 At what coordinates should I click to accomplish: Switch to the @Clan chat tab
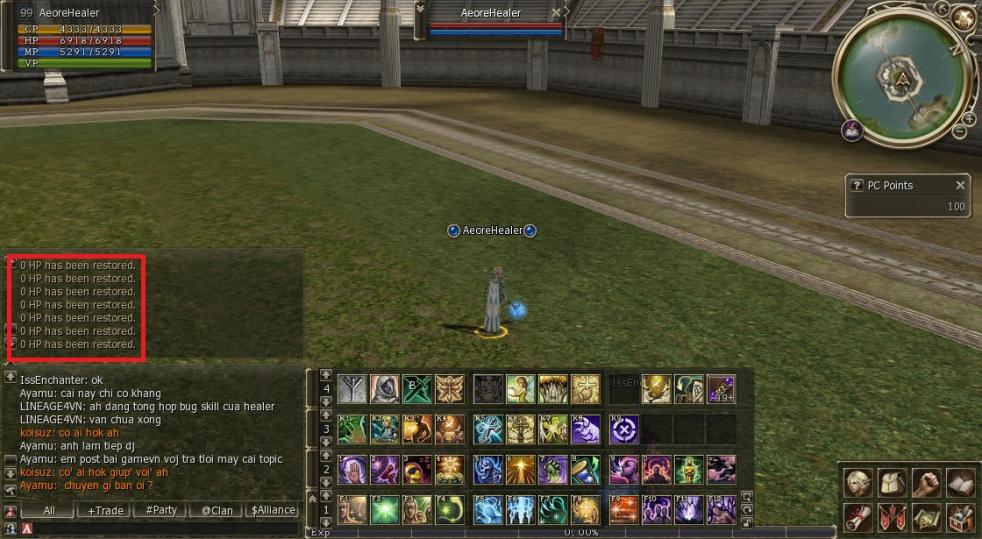point(216,510)
